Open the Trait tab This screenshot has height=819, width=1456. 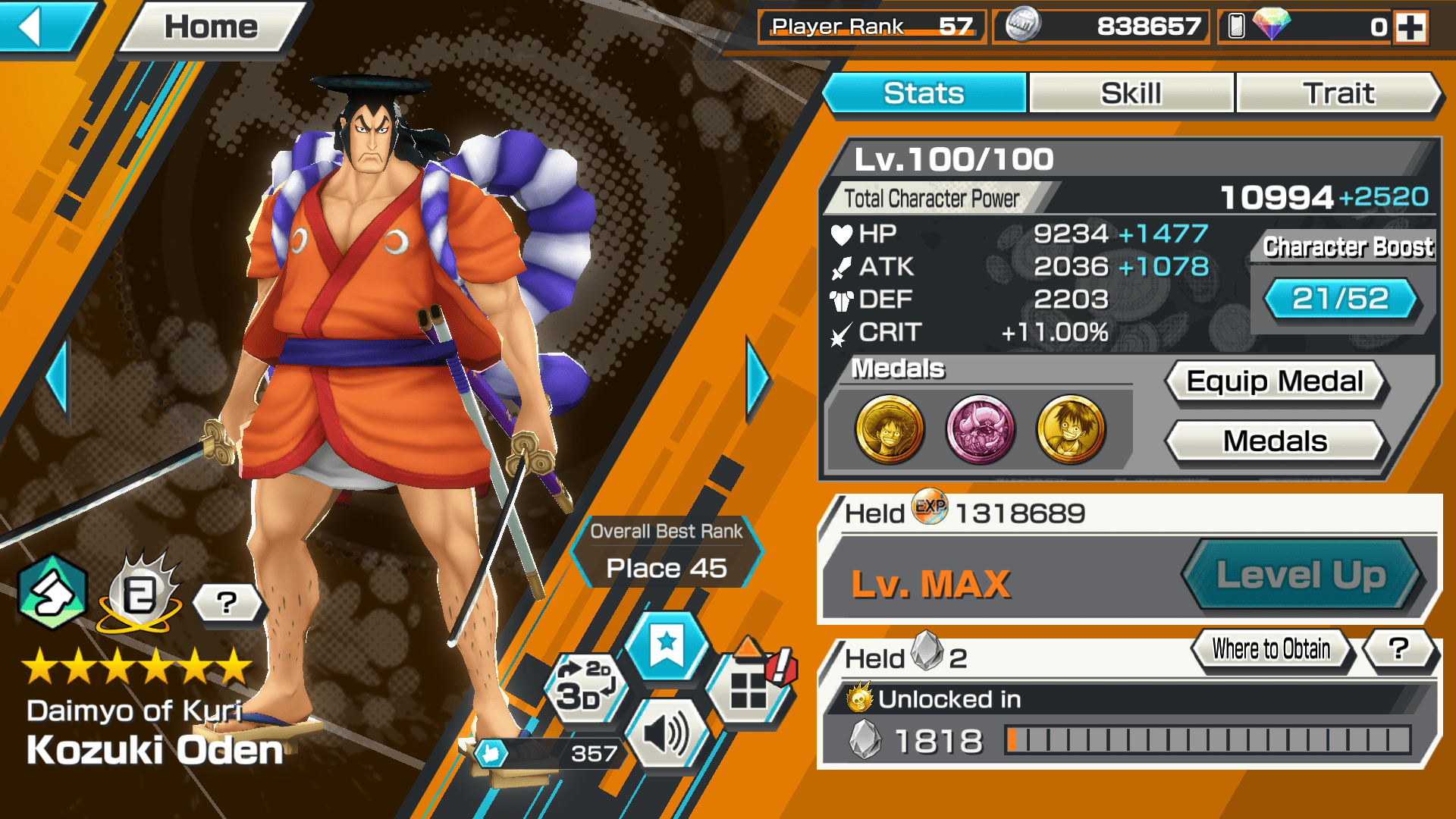pyautogui.click(x=1338, y=93)
